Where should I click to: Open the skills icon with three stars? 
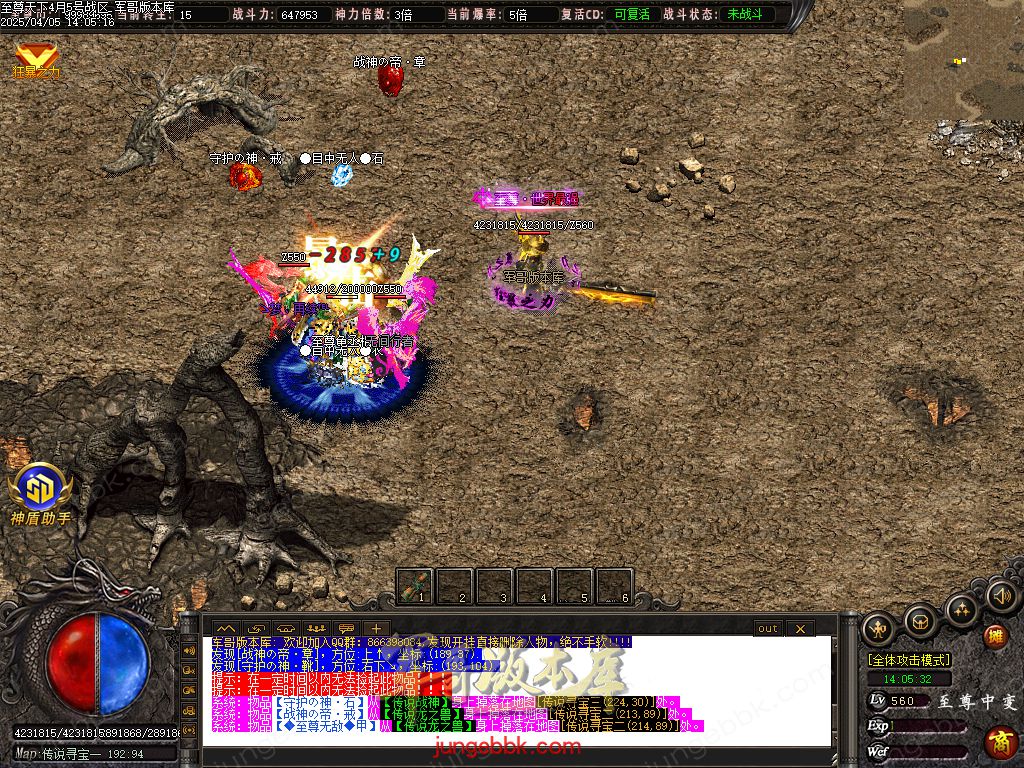961,608
